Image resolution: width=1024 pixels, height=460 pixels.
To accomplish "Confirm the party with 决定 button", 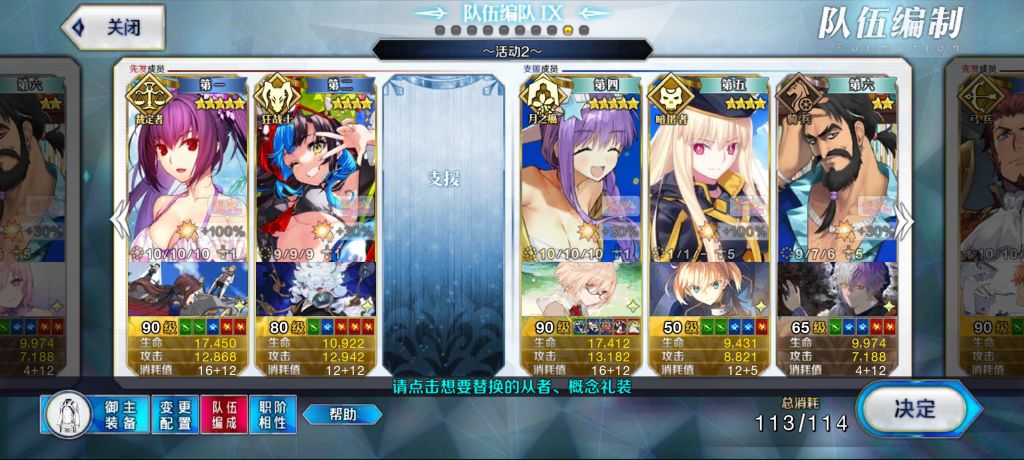I will click(912, 408).
